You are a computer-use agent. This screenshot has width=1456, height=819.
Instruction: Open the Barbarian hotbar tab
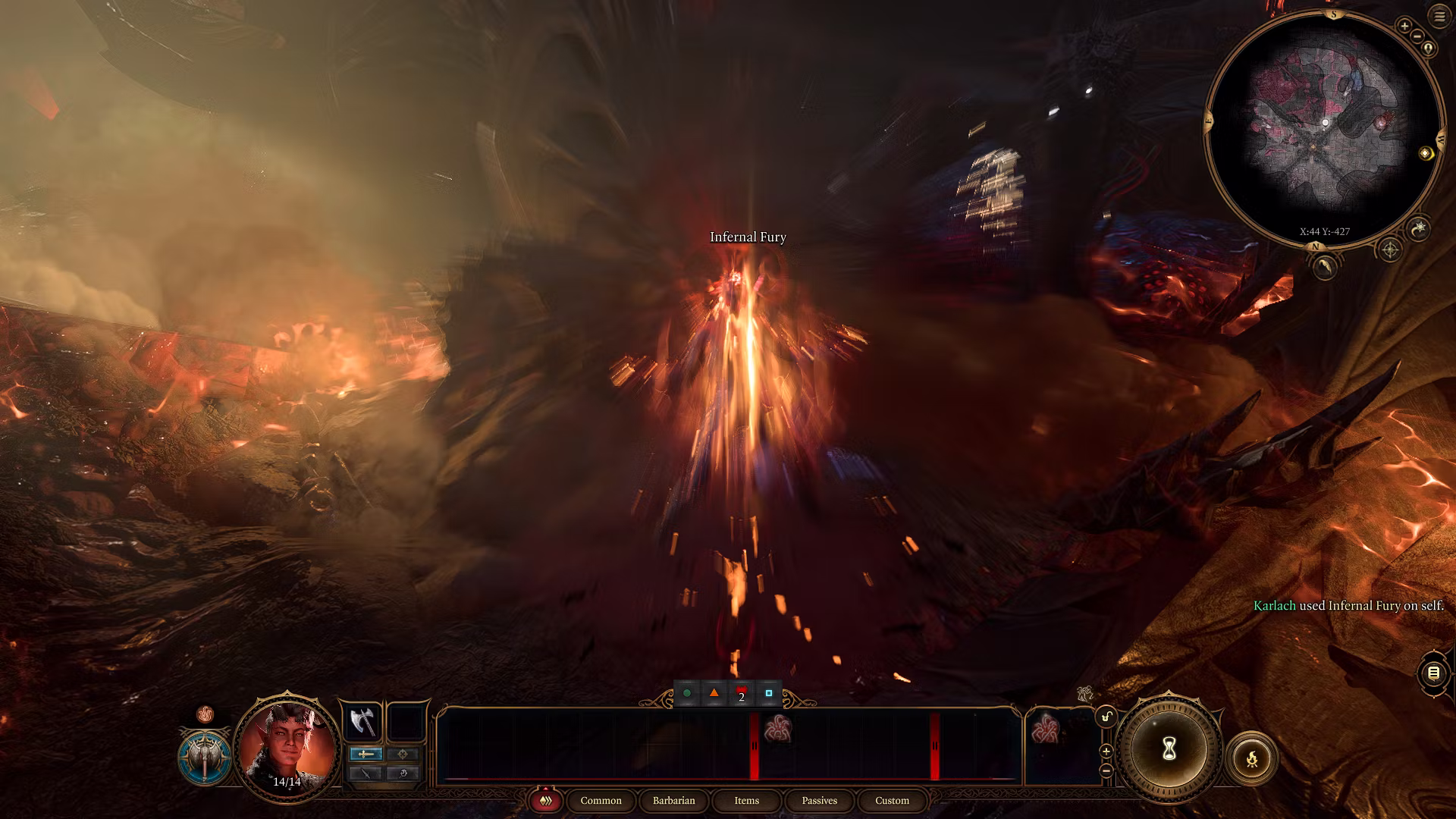(x=673, y=801)
